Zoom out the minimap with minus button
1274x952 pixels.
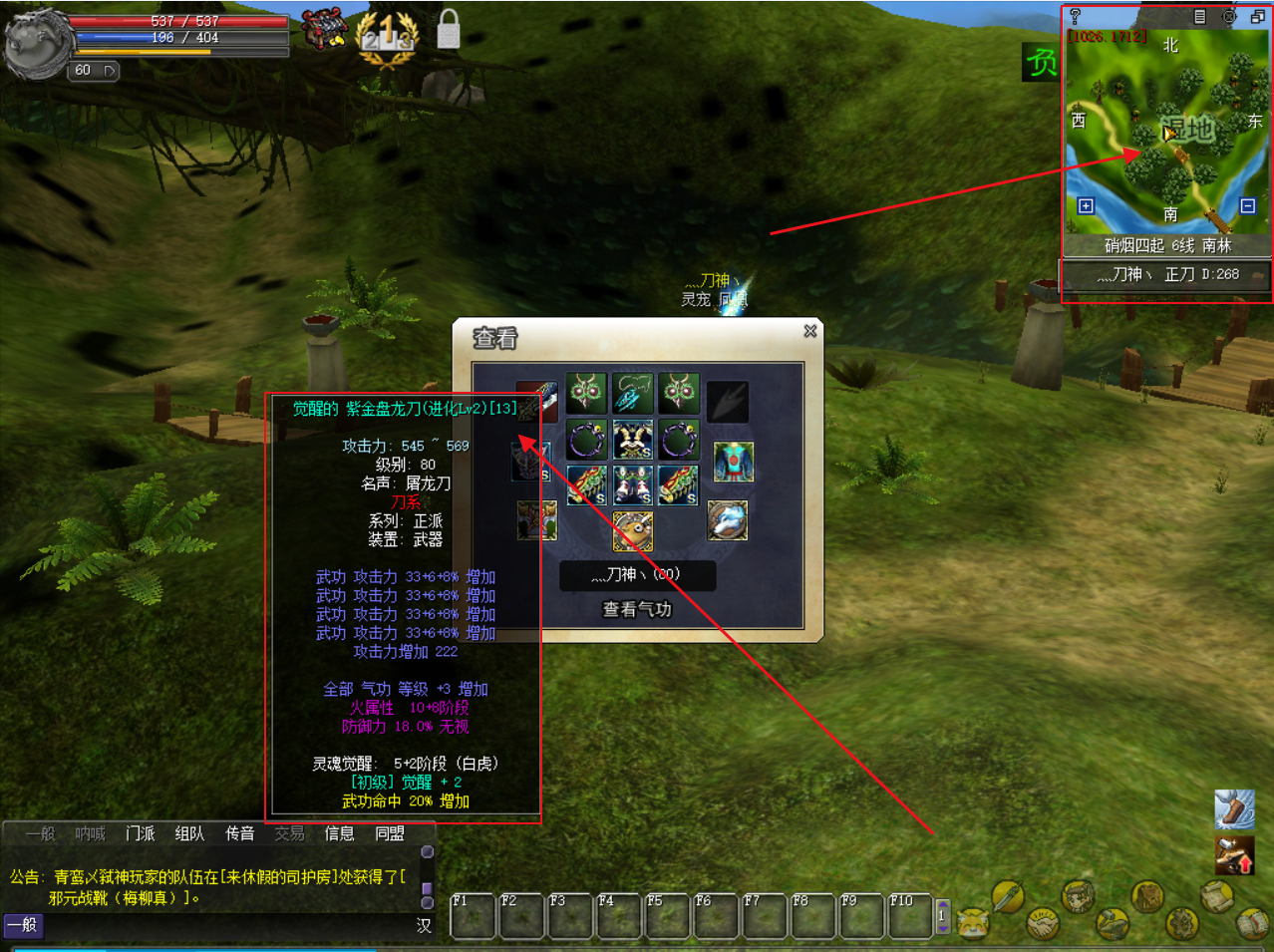[1247, 205]
